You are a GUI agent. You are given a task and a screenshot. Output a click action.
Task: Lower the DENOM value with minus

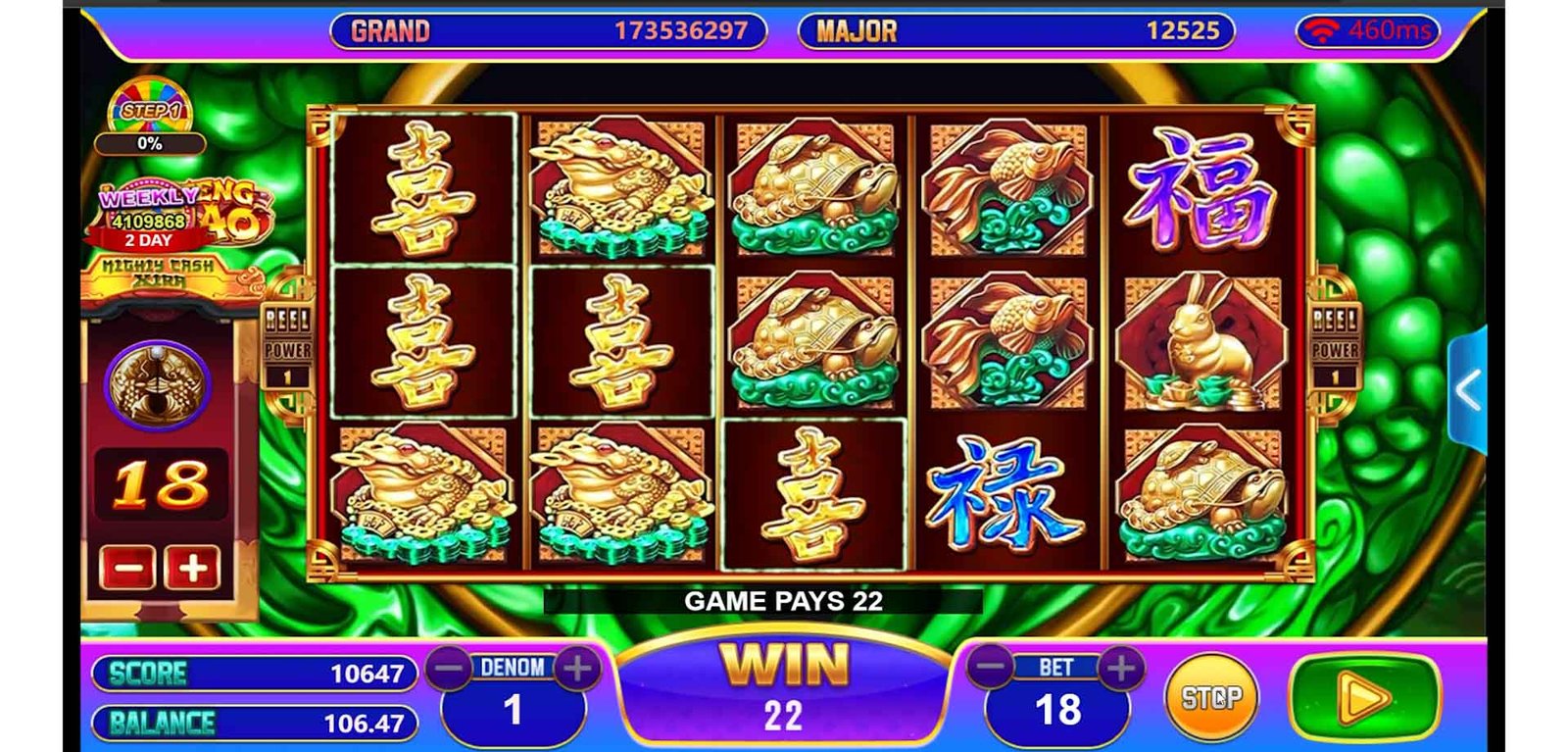450,669
